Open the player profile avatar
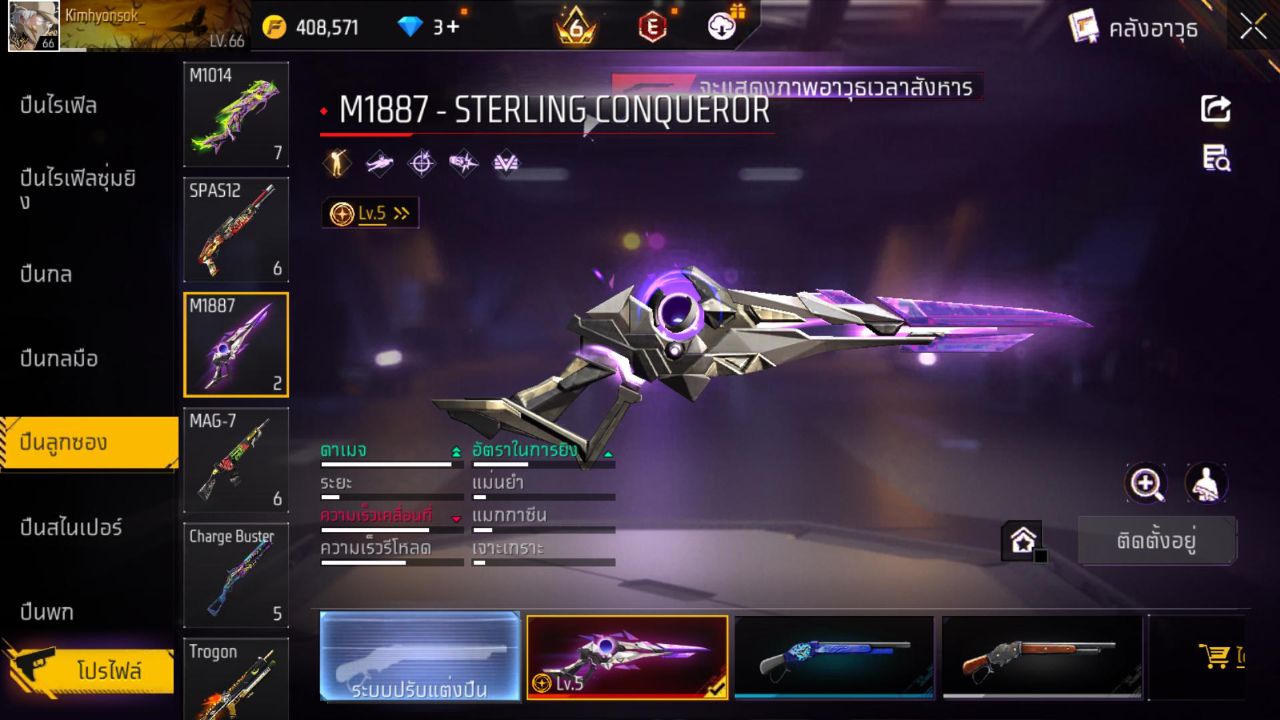This screenshot has width=1280, height=720. click(x=32, y=27)
